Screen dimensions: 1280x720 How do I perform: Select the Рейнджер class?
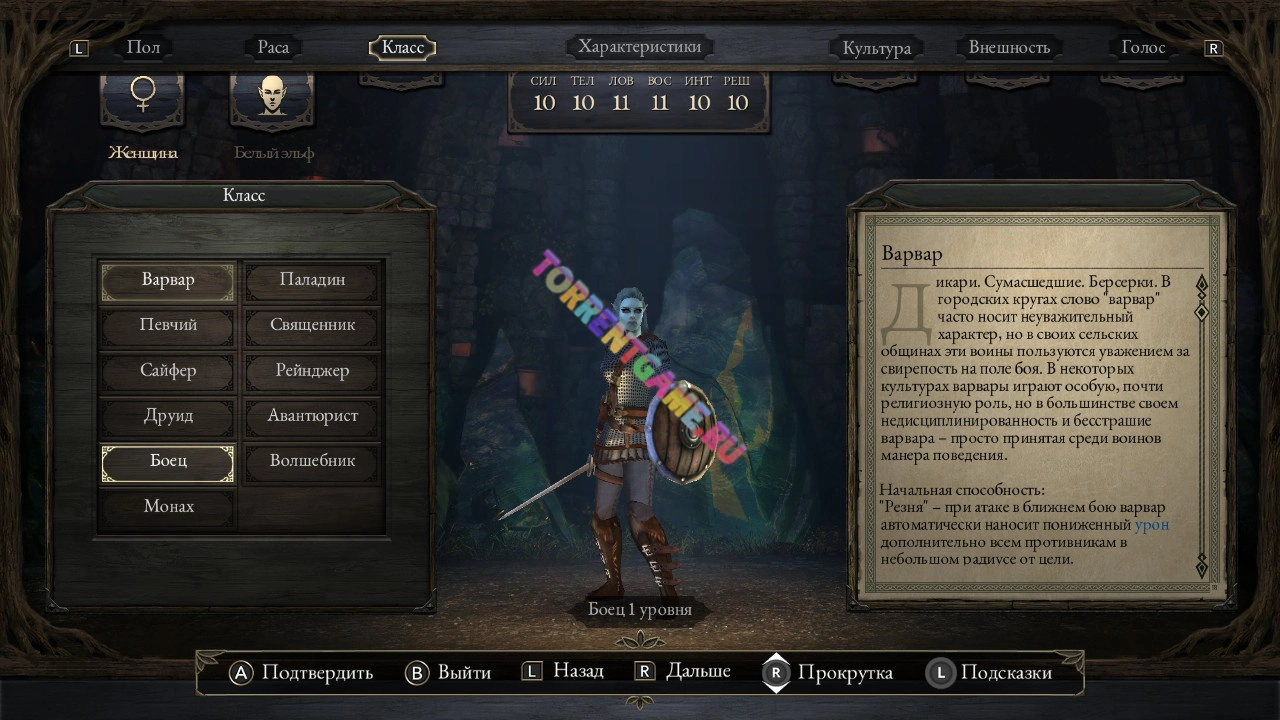tap(312, 371)
